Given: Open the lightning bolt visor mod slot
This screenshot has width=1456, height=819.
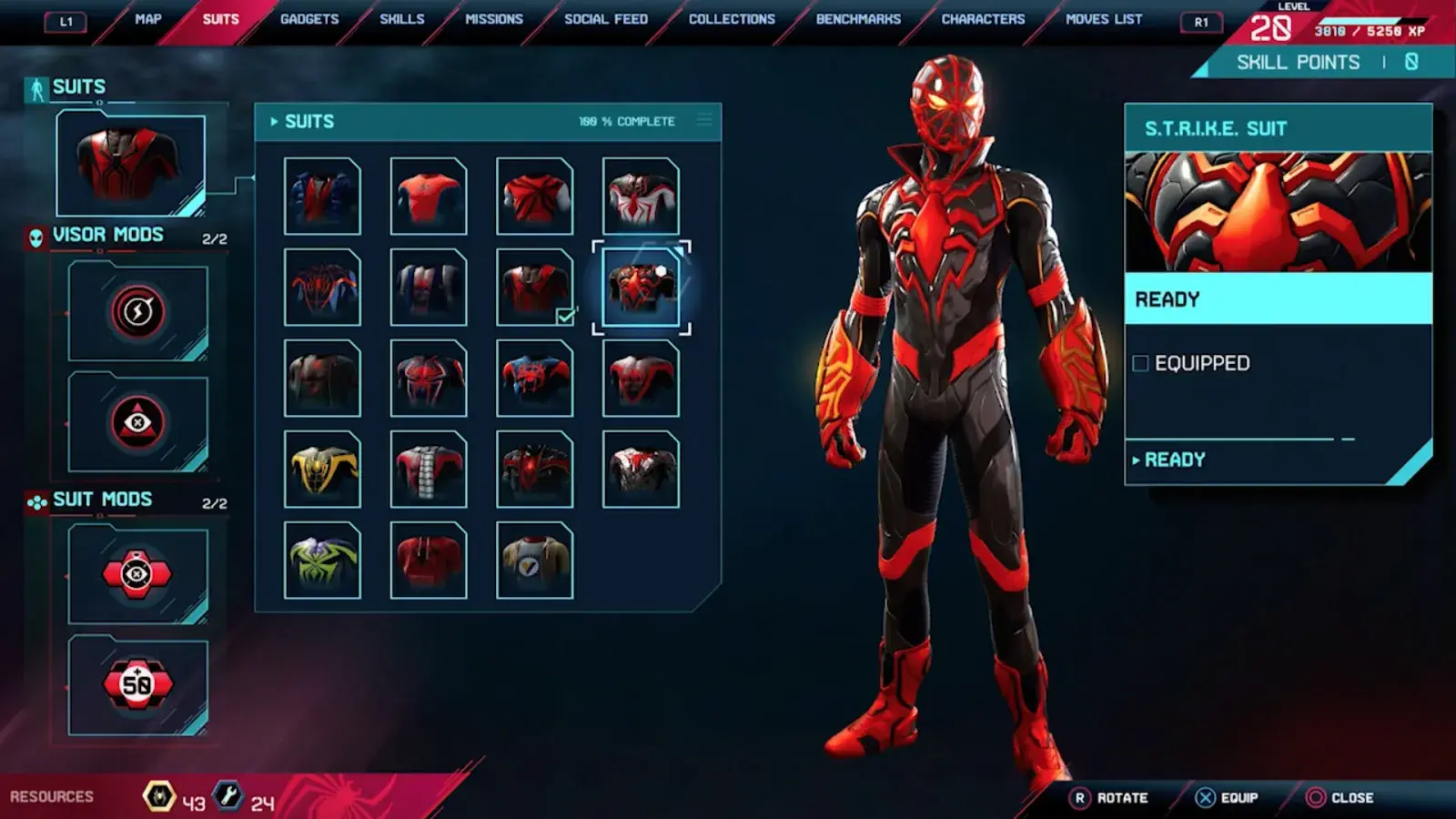Looking at the screenshot, I should click(137, 311).
